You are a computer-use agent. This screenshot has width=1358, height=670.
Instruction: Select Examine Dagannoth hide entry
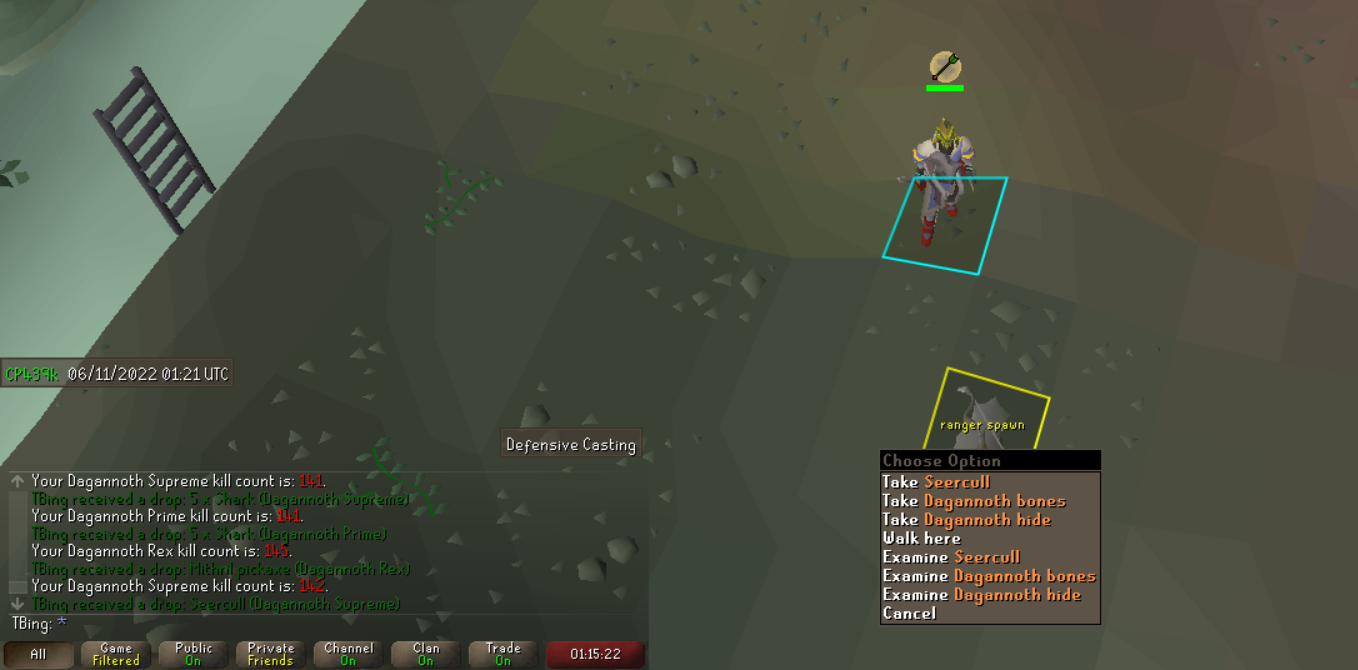coord(981,594)
